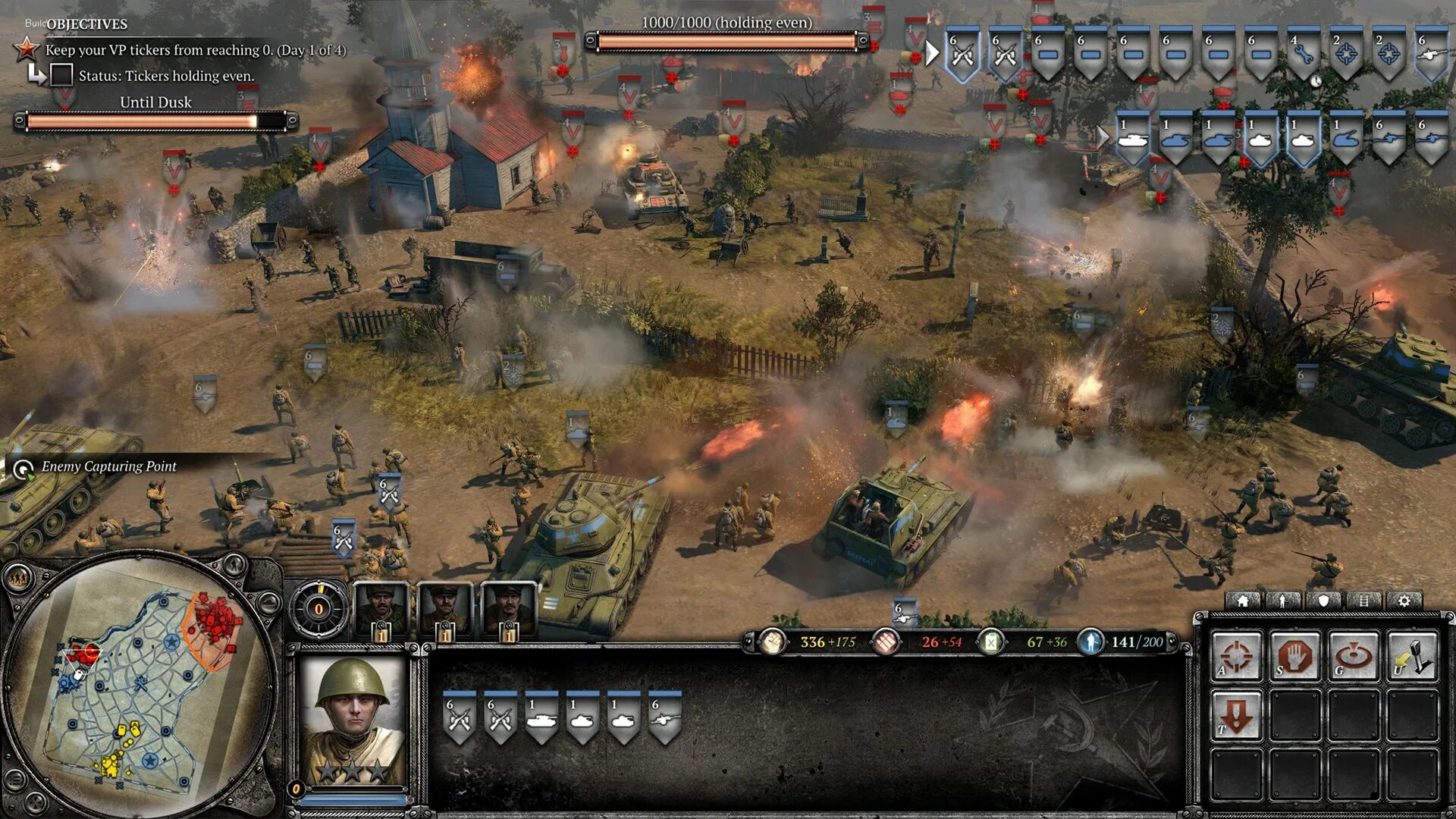1456x819 pixels.
Task: Open the gear settings tab
Action: coord(1404,601)
